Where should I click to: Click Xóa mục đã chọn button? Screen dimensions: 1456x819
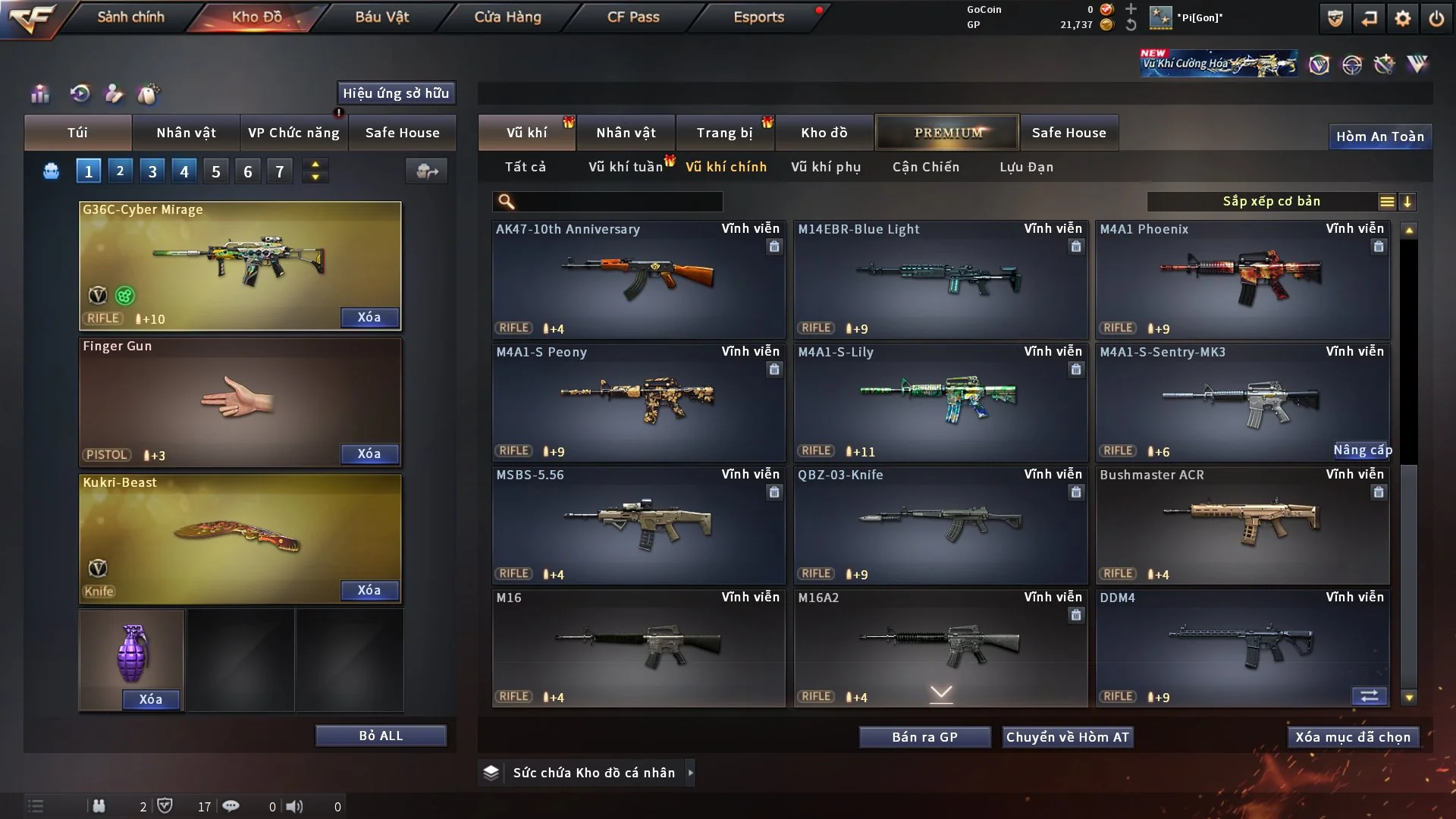[1353, 737]
